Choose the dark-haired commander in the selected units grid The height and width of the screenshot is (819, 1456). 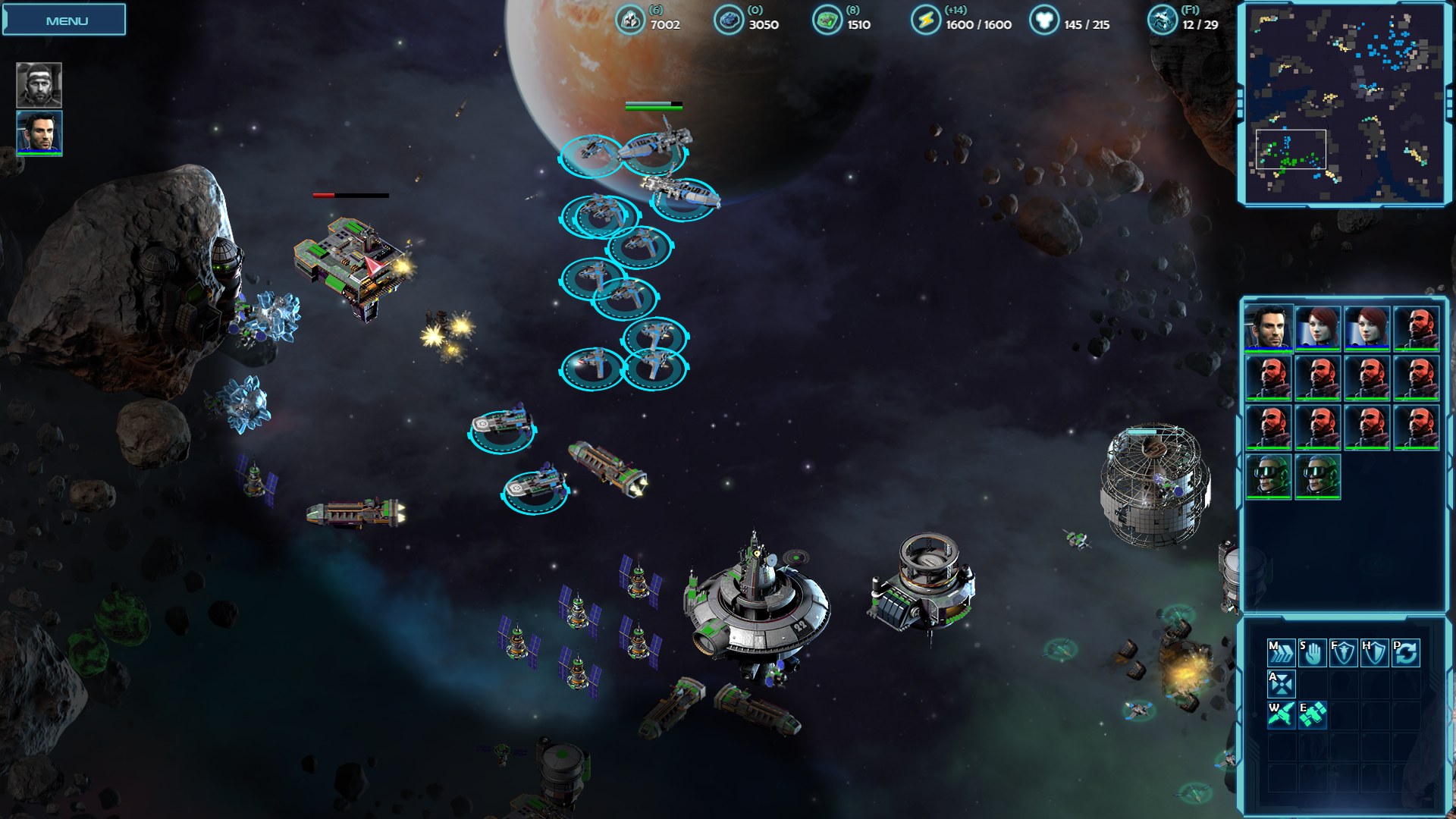(1268, 328)
